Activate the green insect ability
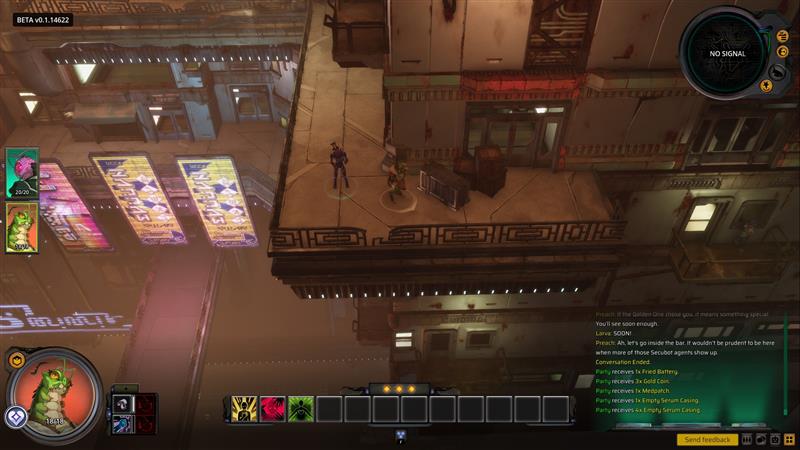The width and height of the screenshot is (800, 450). (301, 408)
